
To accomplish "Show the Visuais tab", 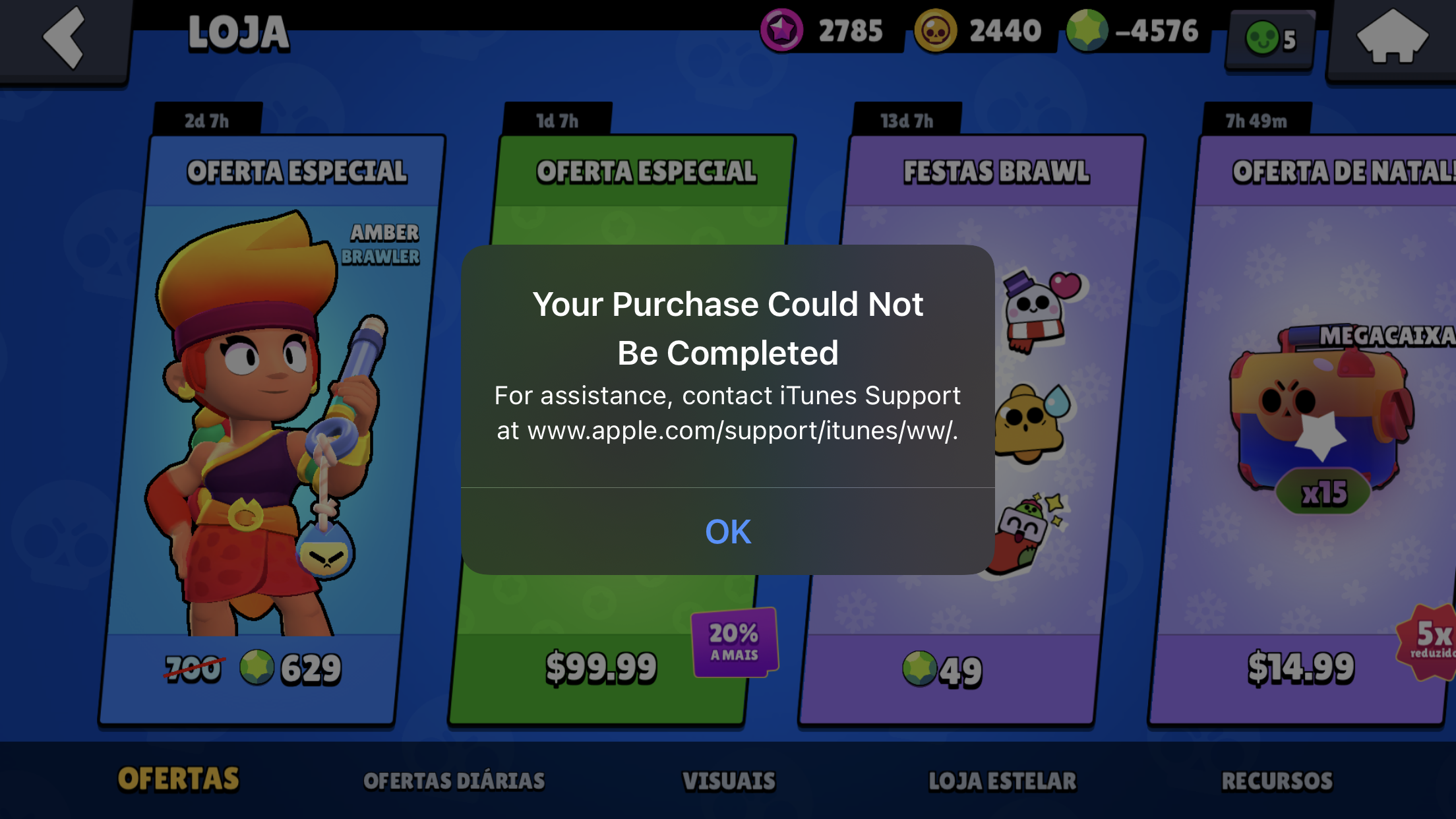I will pyautogui.click(x=729, y=781).
